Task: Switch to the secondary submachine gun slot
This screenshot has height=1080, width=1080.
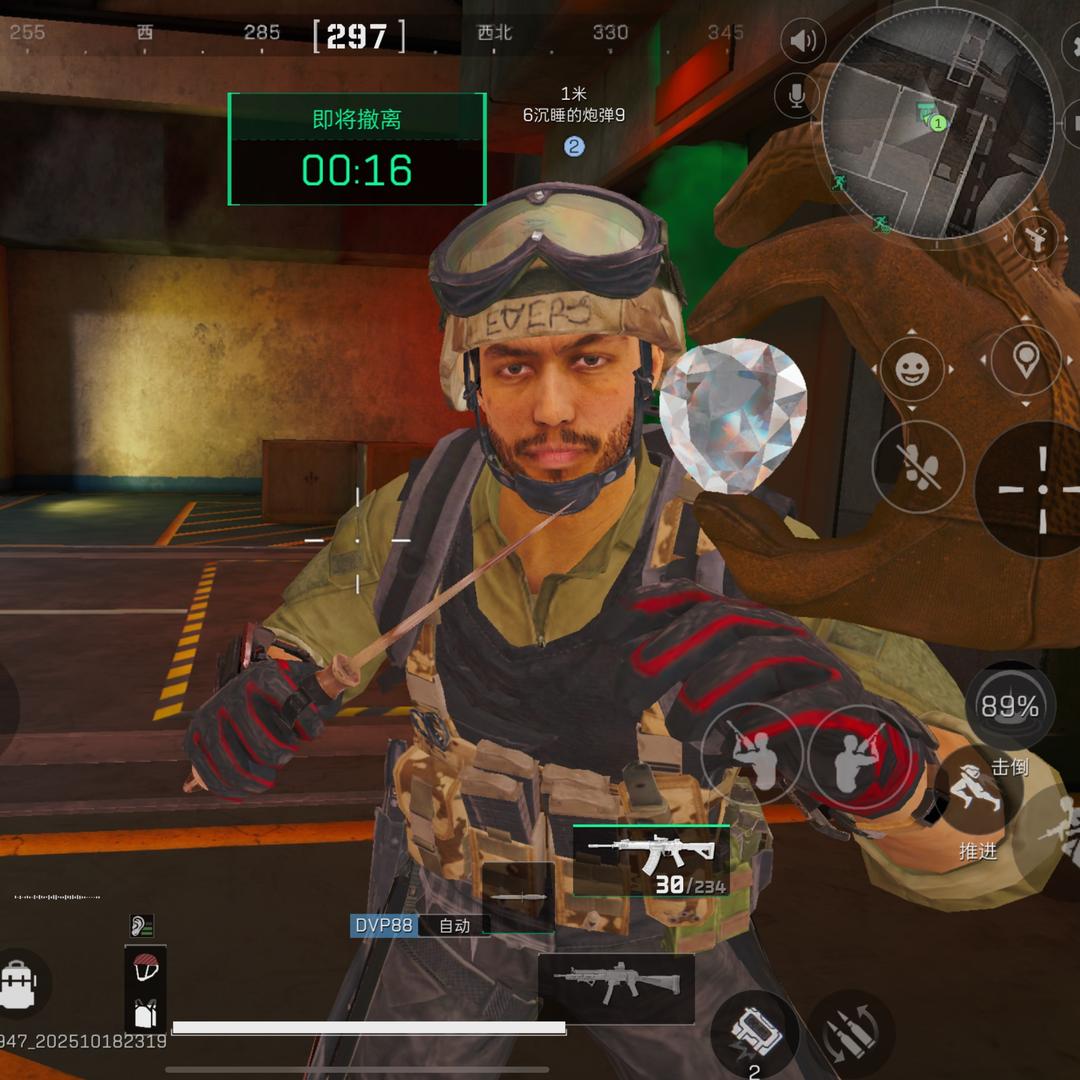Action: point(616,988)
